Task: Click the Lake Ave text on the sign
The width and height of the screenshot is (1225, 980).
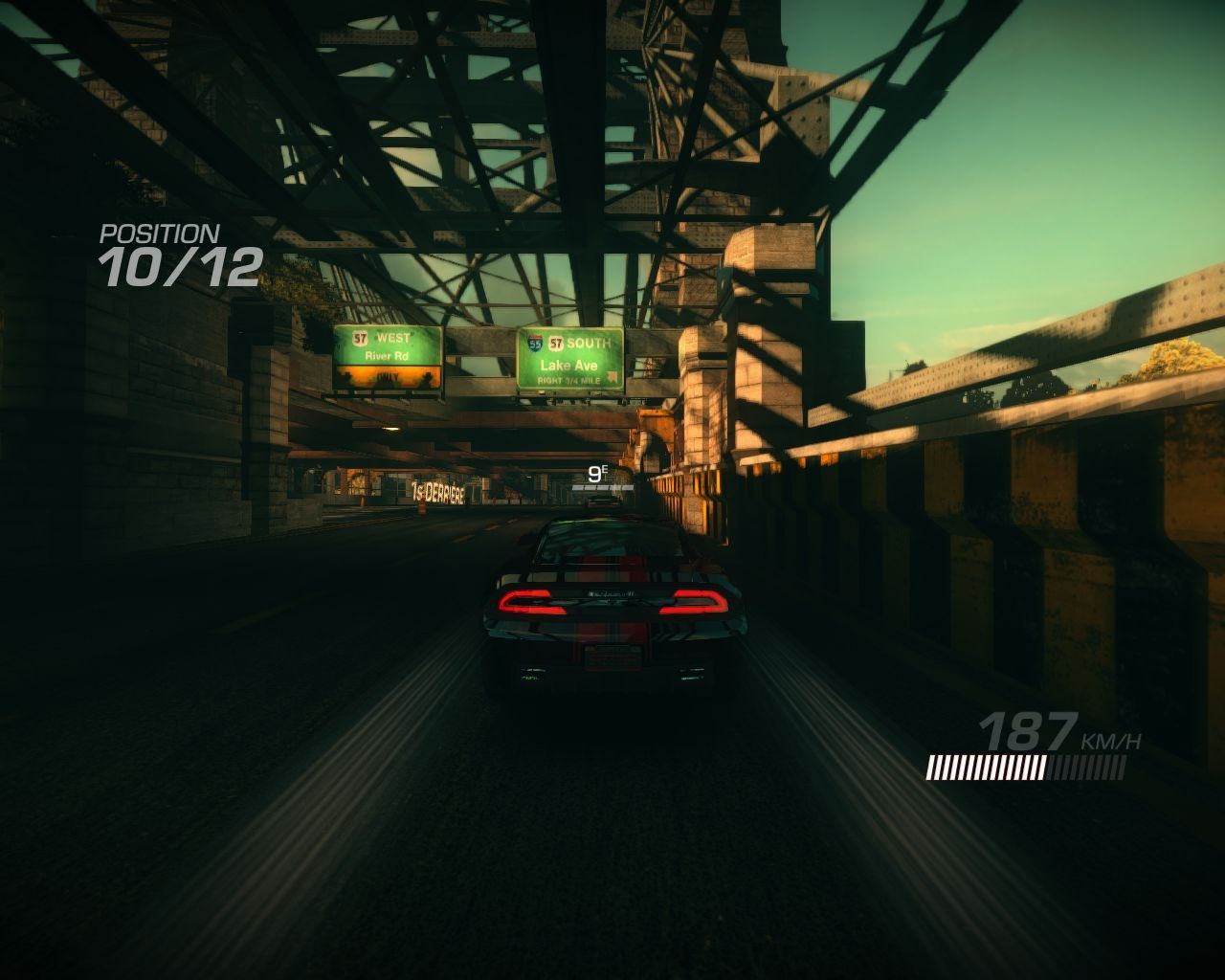Action: click(570, 365)
